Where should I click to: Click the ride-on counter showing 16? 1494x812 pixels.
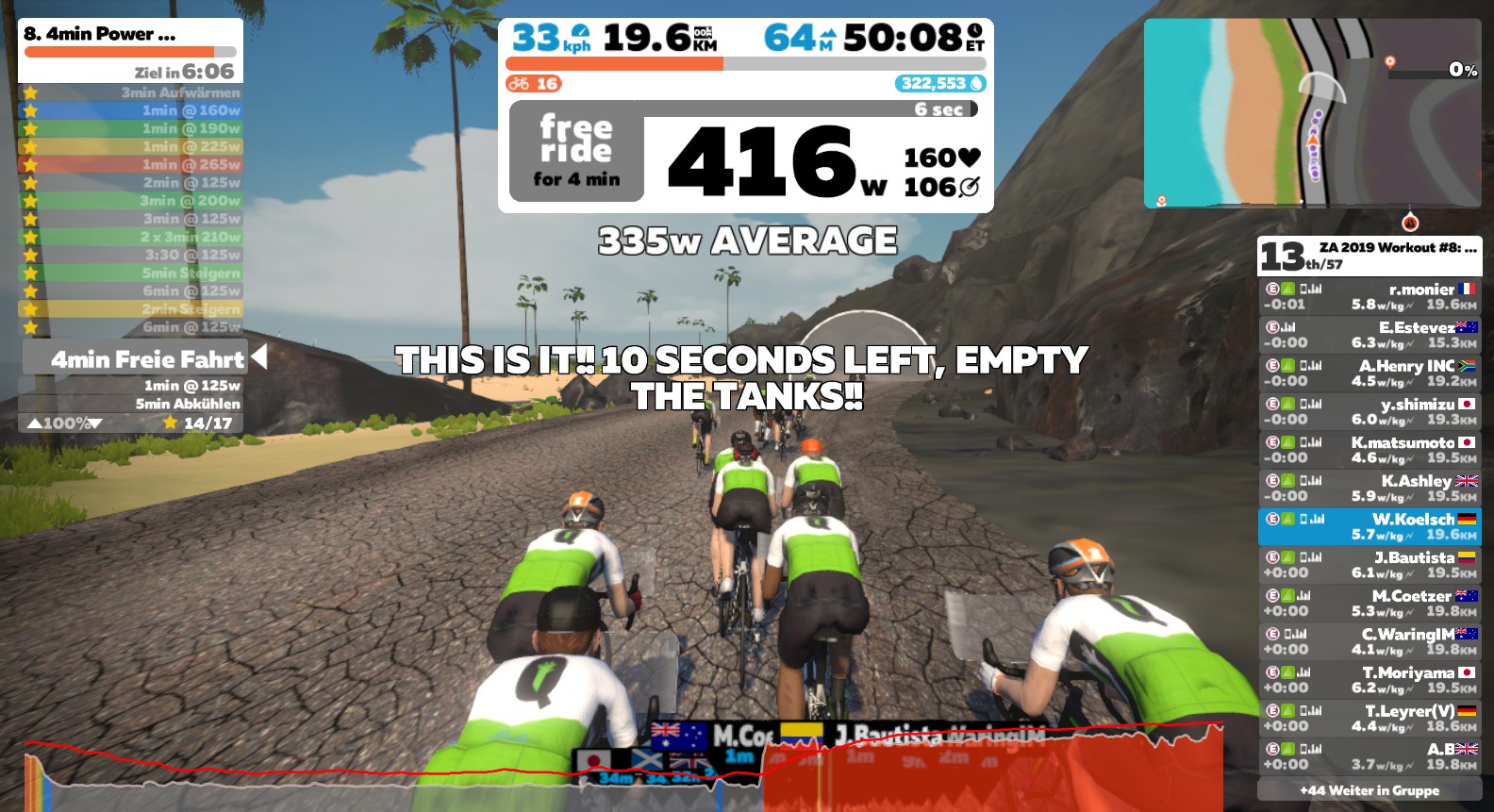pos(534,84)
